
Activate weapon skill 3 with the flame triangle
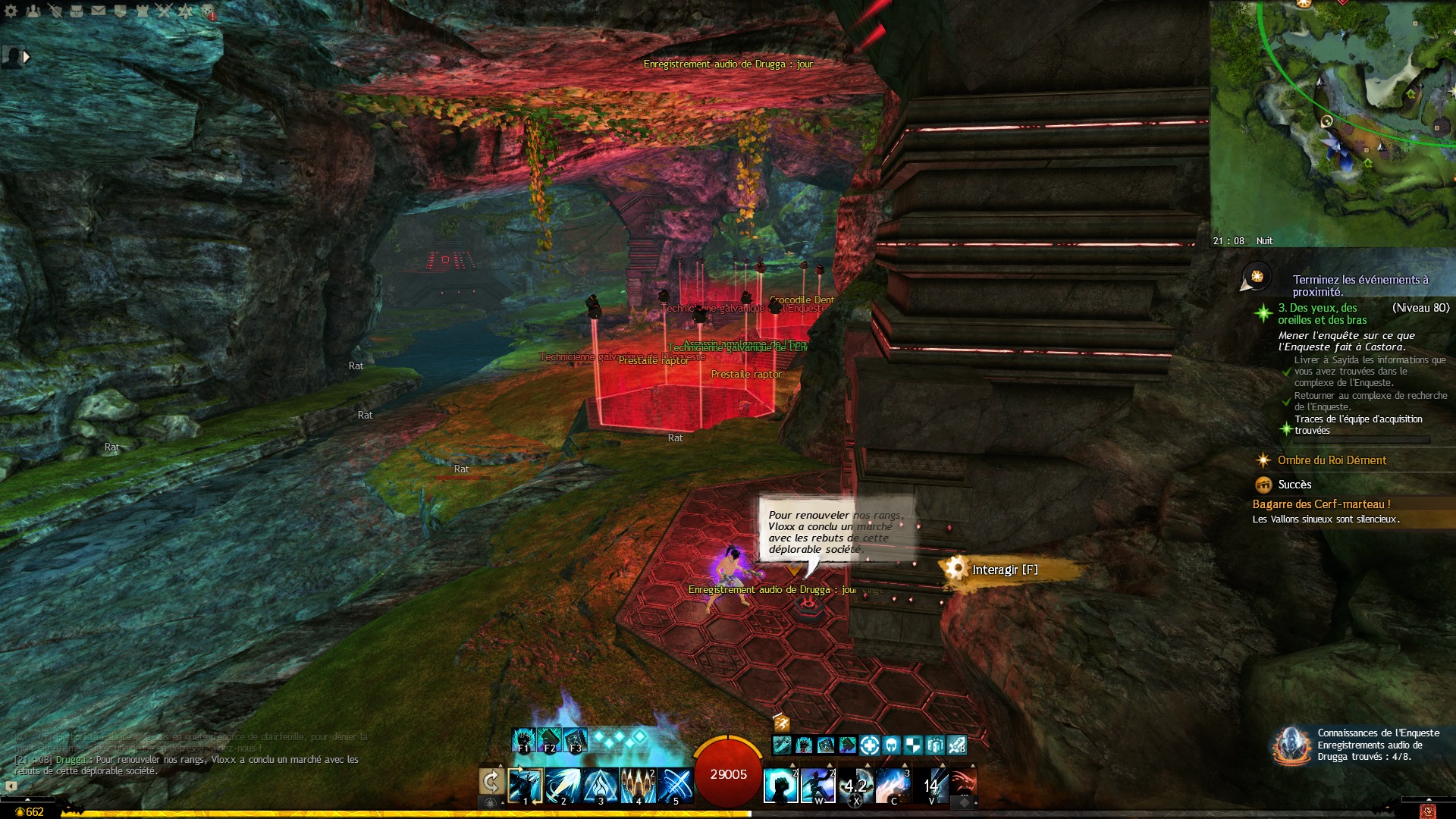tap(601, 785)
